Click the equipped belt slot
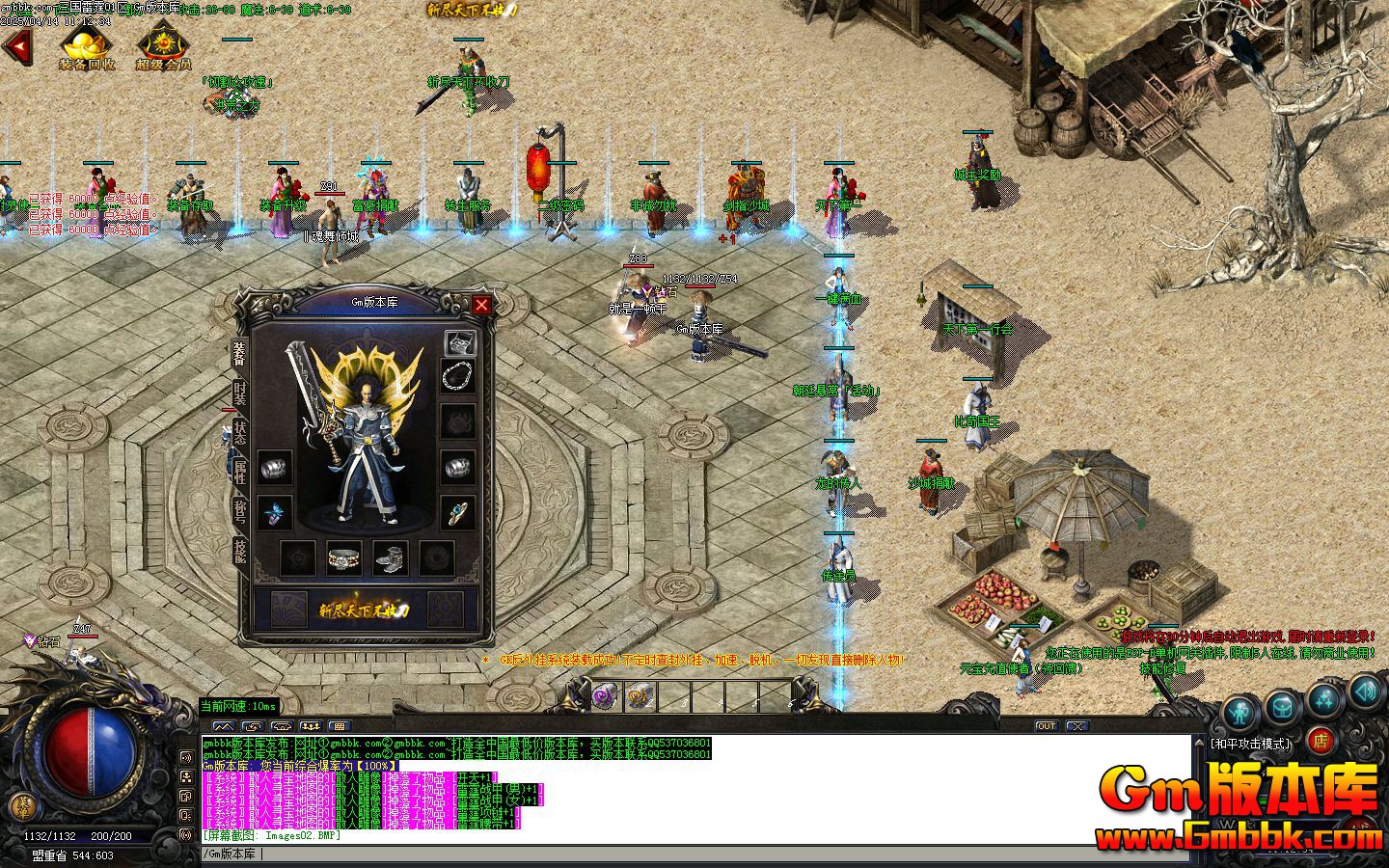Viewport: 1389px width, 868px height. [344, 557]
